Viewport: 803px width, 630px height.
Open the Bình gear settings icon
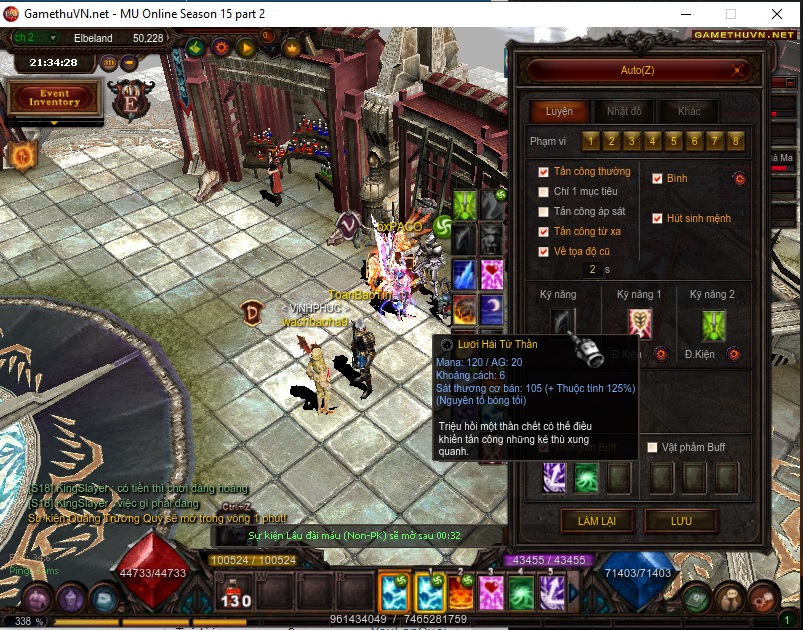click(739, 179)
